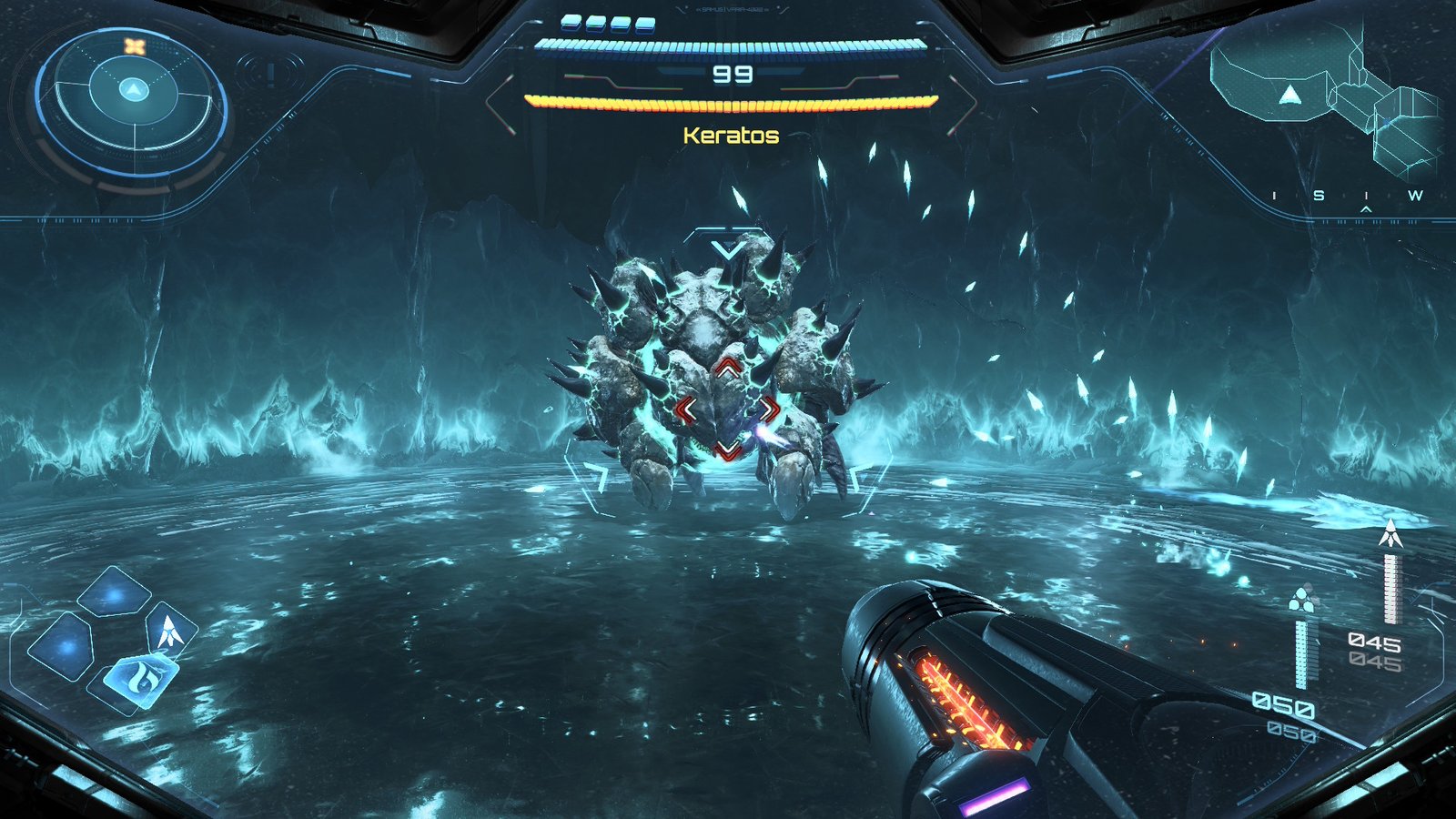Image resolution: width=1456 pixels, height=819 pixels.
Task: Click the energy tank squares above the health bar
Action: tap(605, 22)
